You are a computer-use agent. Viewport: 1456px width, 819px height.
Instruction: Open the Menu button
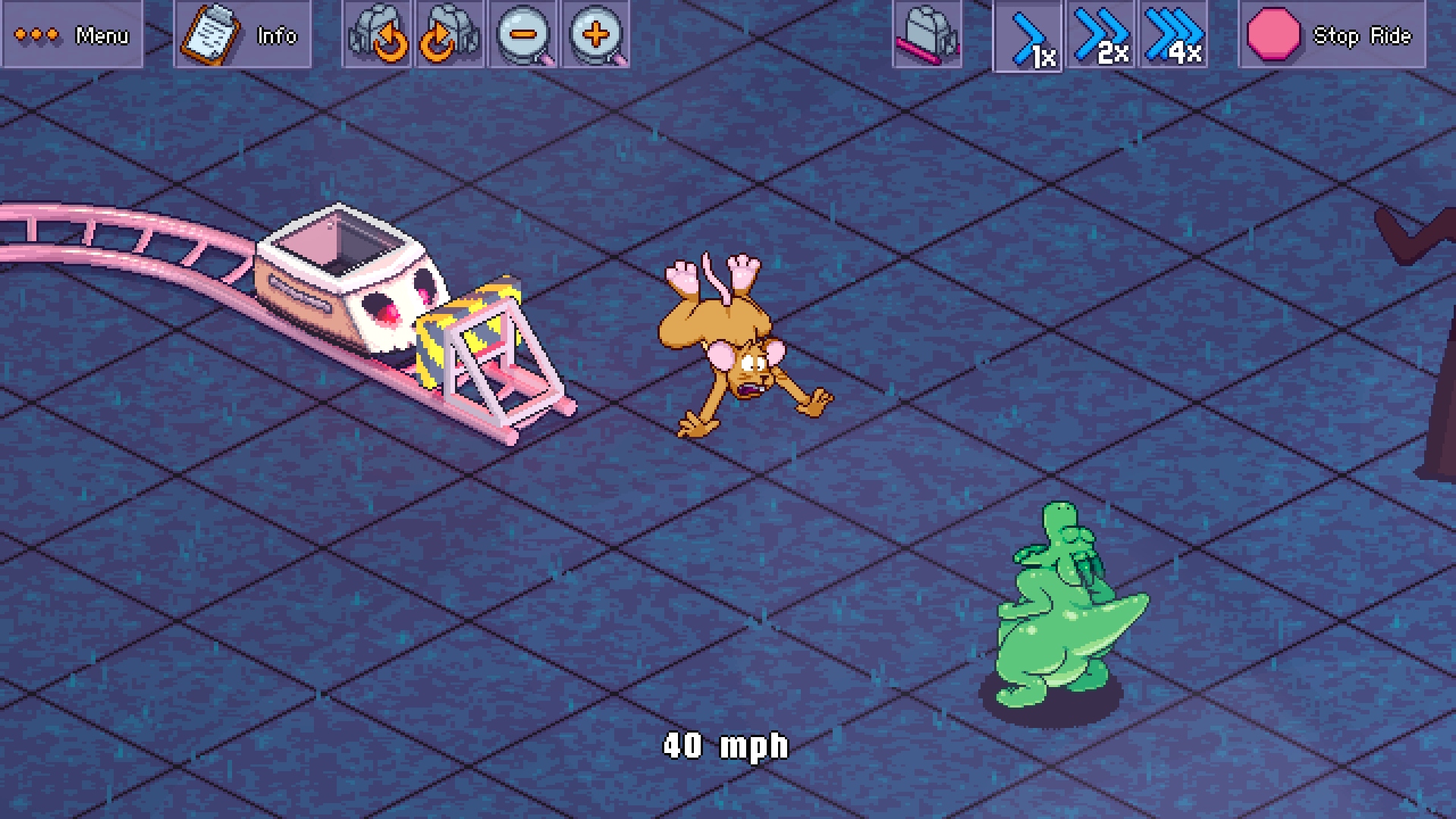coord(72,35)
